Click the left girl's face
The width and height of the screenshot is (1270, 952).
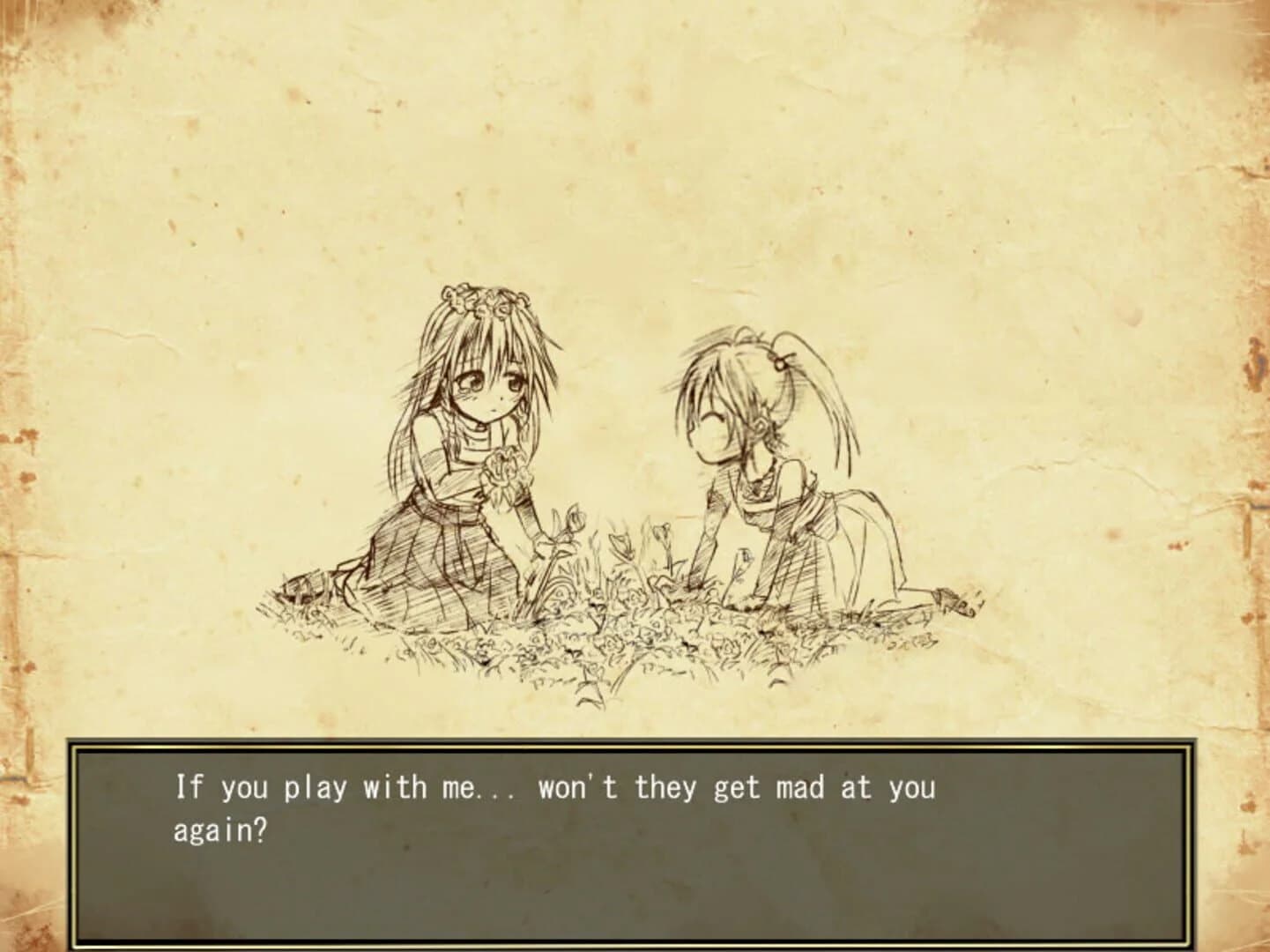click(491, 388)
